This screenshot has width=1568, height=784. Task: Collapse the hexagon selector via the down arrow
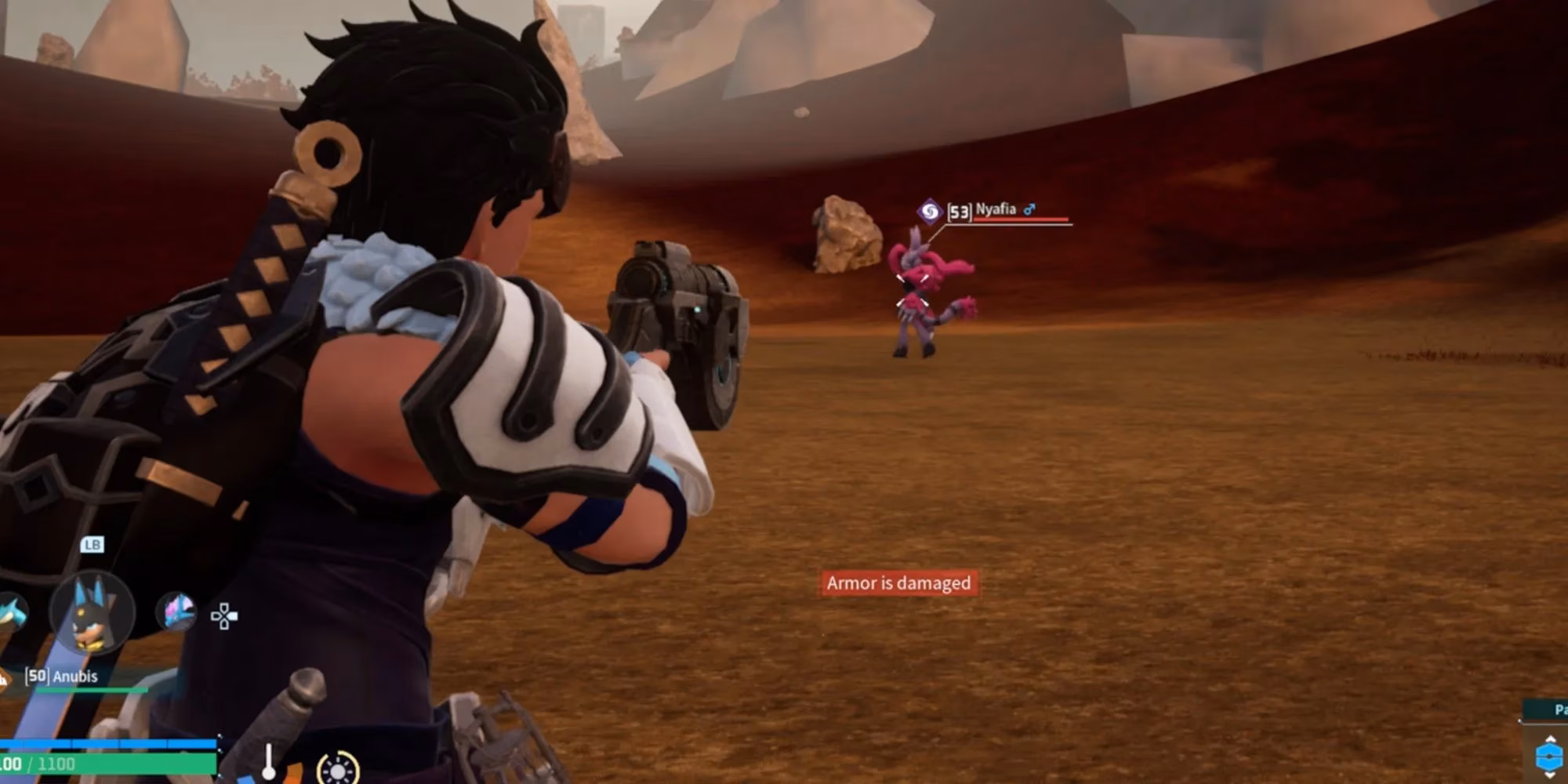1550,778
